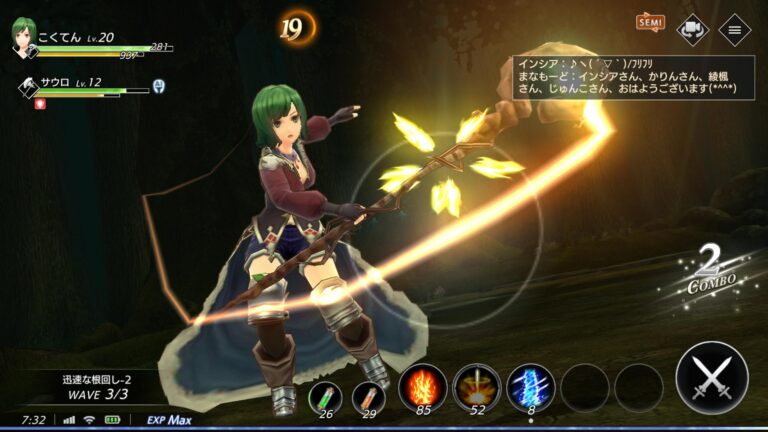
Task: Use the orange potion item
Action: coord(368,396)
